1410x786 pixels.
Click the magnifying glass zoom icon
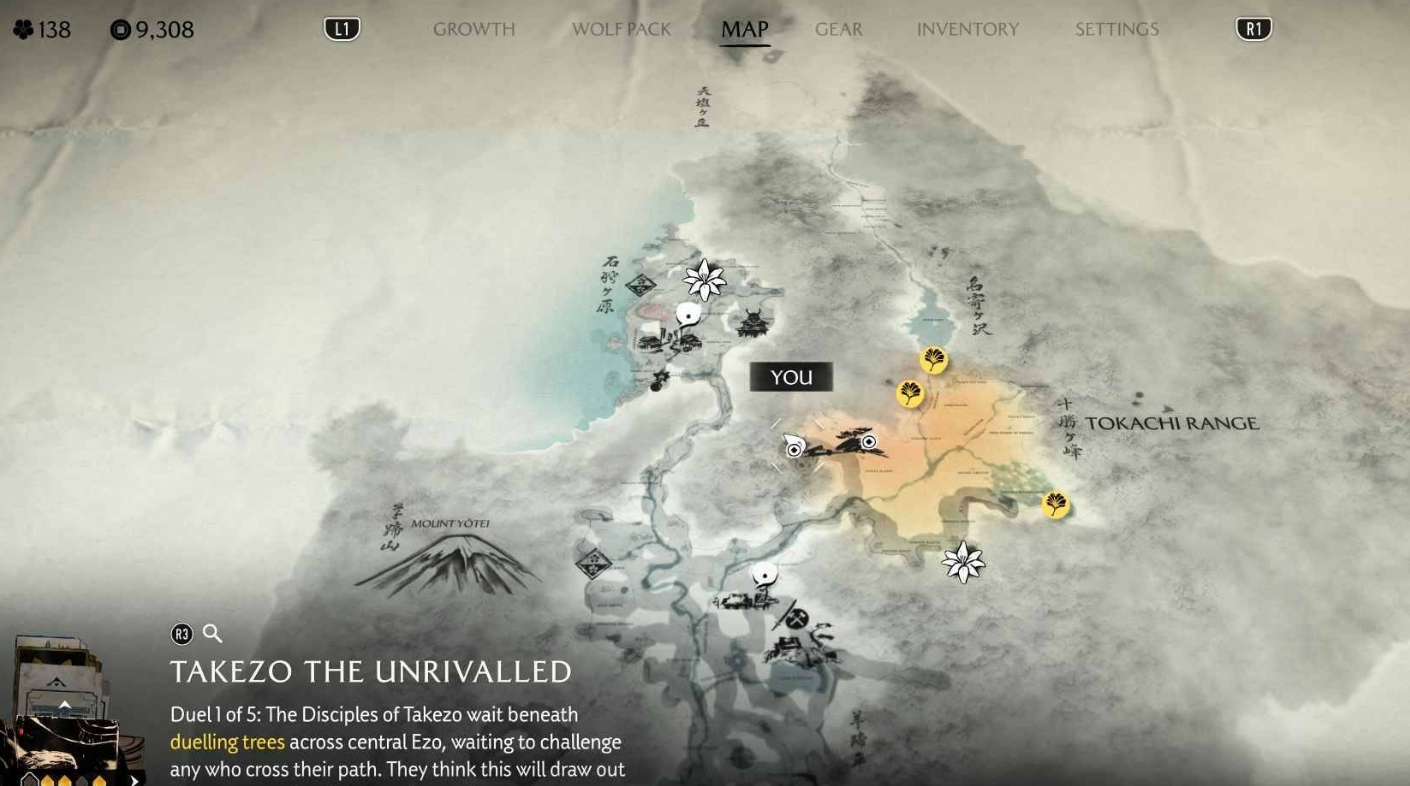[x=212, y=633]
